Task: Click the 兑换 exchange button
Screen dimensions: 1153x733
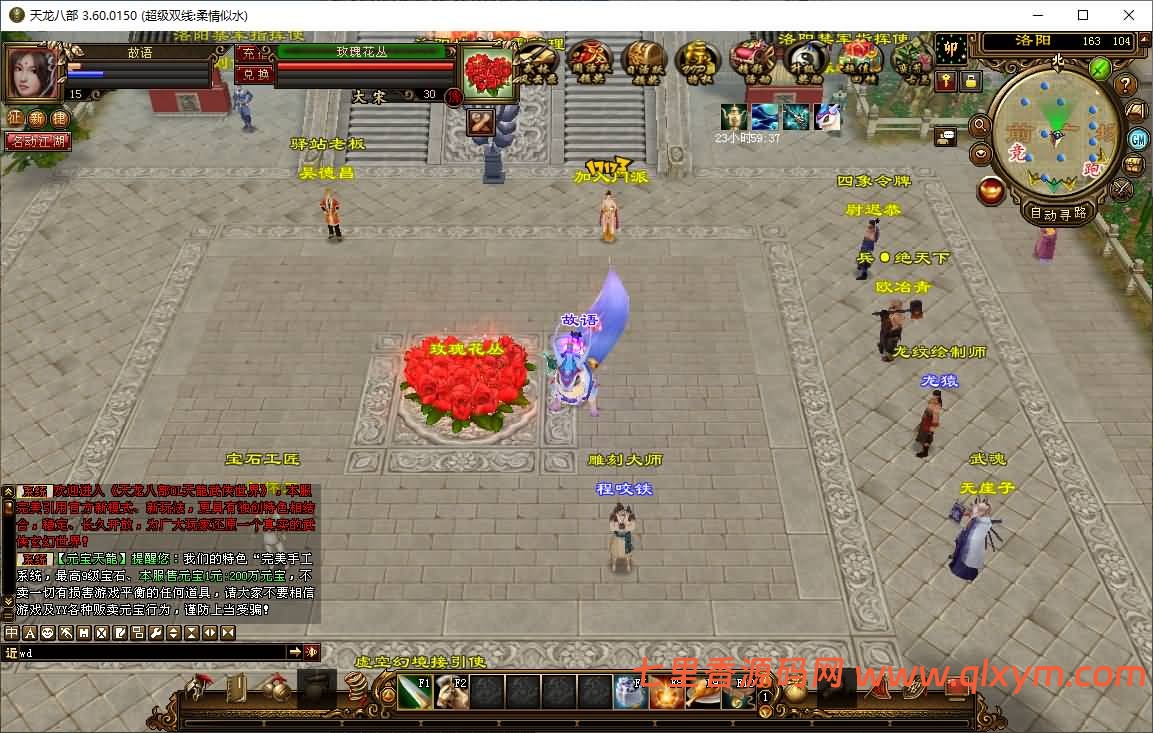Action: pos(256,74)
